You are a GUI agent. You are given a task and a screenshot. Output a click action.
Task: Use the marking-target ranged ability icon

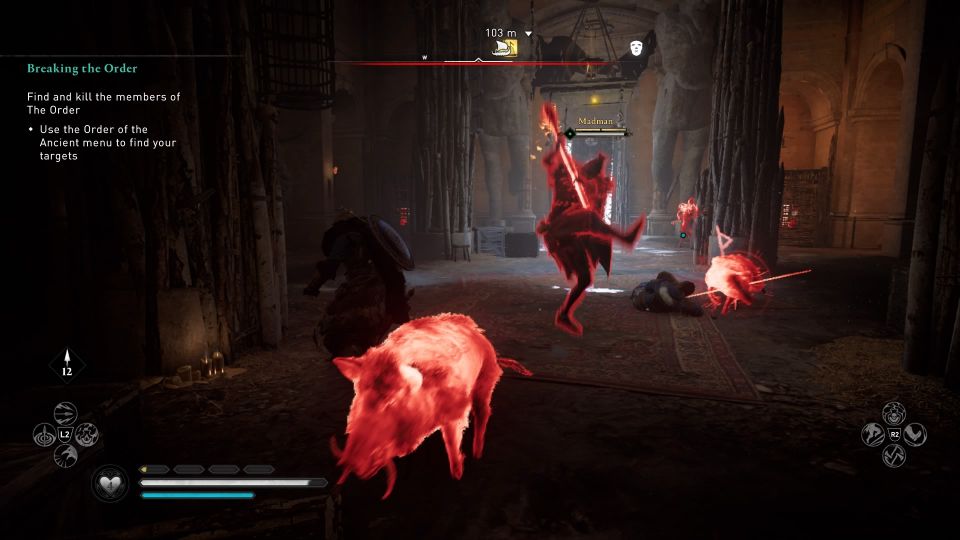pyautogui.click(x=44, y=435)
